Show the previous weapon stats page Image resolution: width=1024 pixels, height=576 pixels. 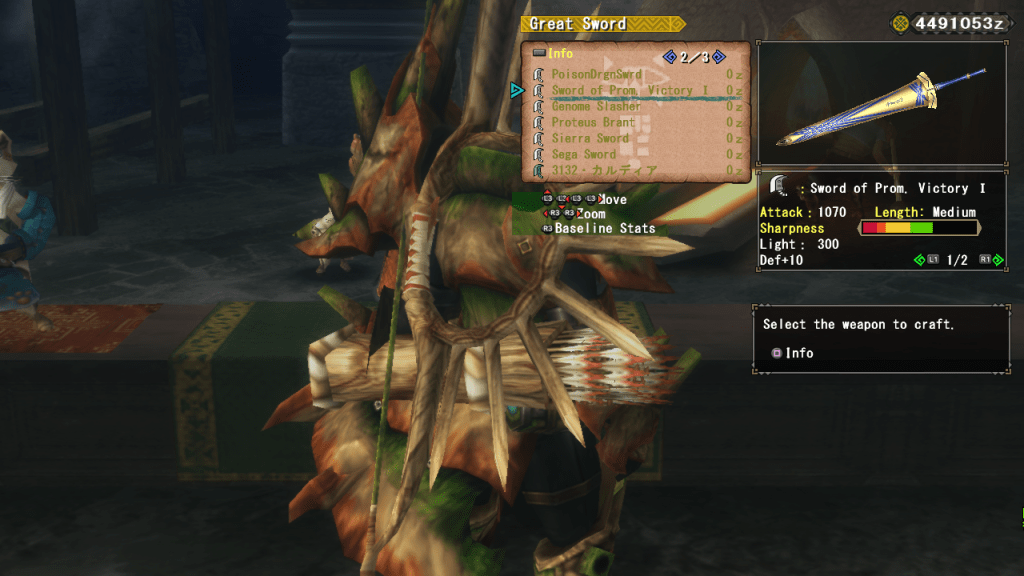[921, 260]
